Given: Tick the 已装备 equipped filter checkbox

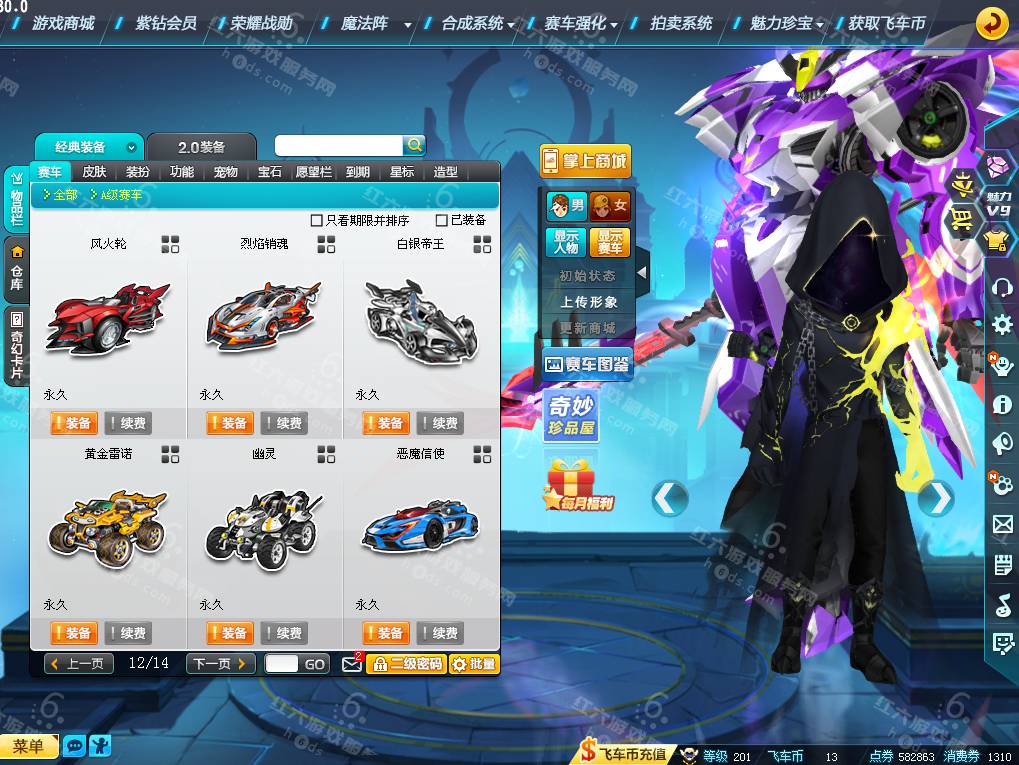Looking at the screenshot, I should point(442,220).
